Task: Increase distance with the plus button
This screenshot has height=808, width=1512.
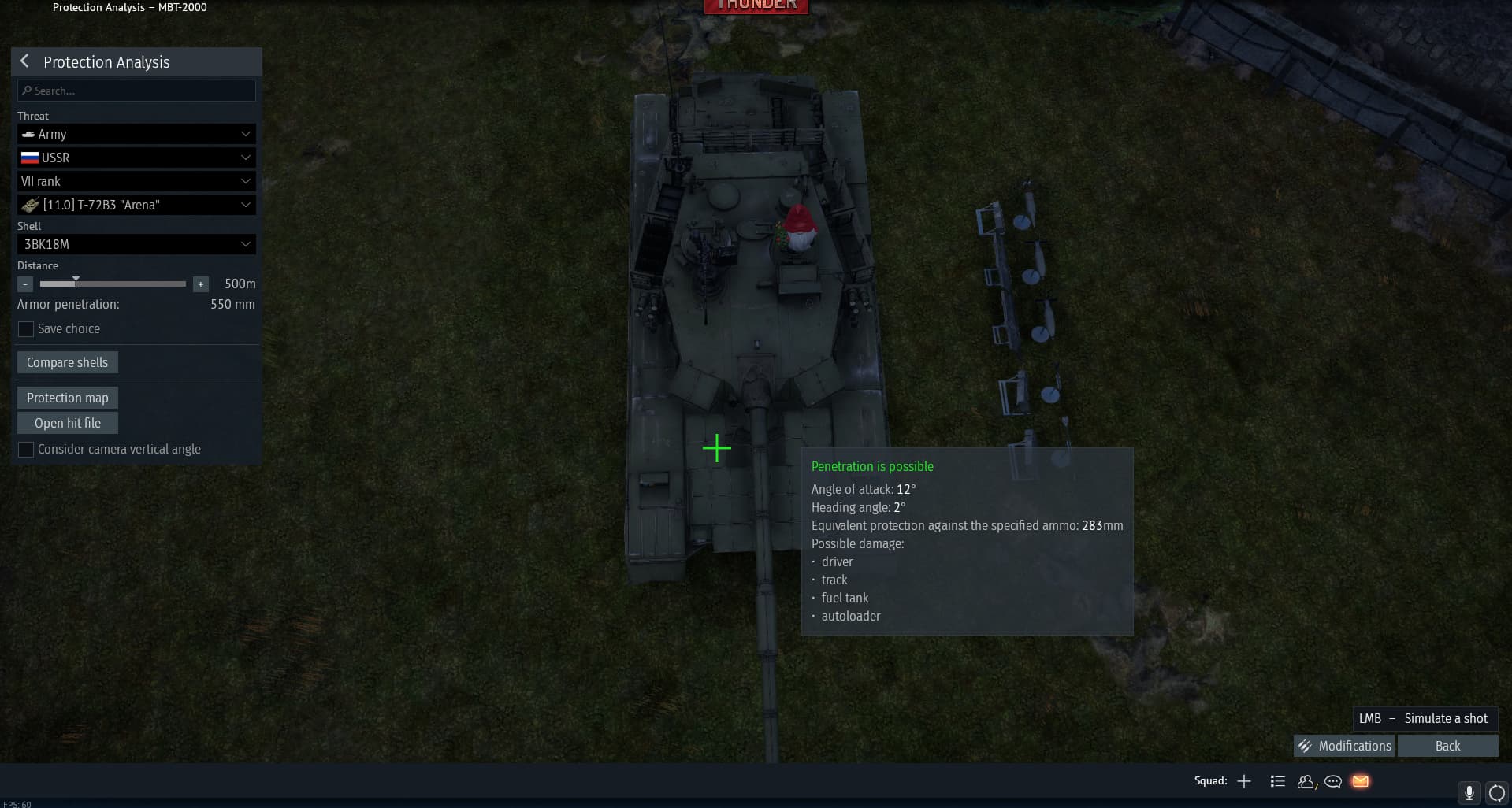Action: pyautogui.click(x=201, y=284)
